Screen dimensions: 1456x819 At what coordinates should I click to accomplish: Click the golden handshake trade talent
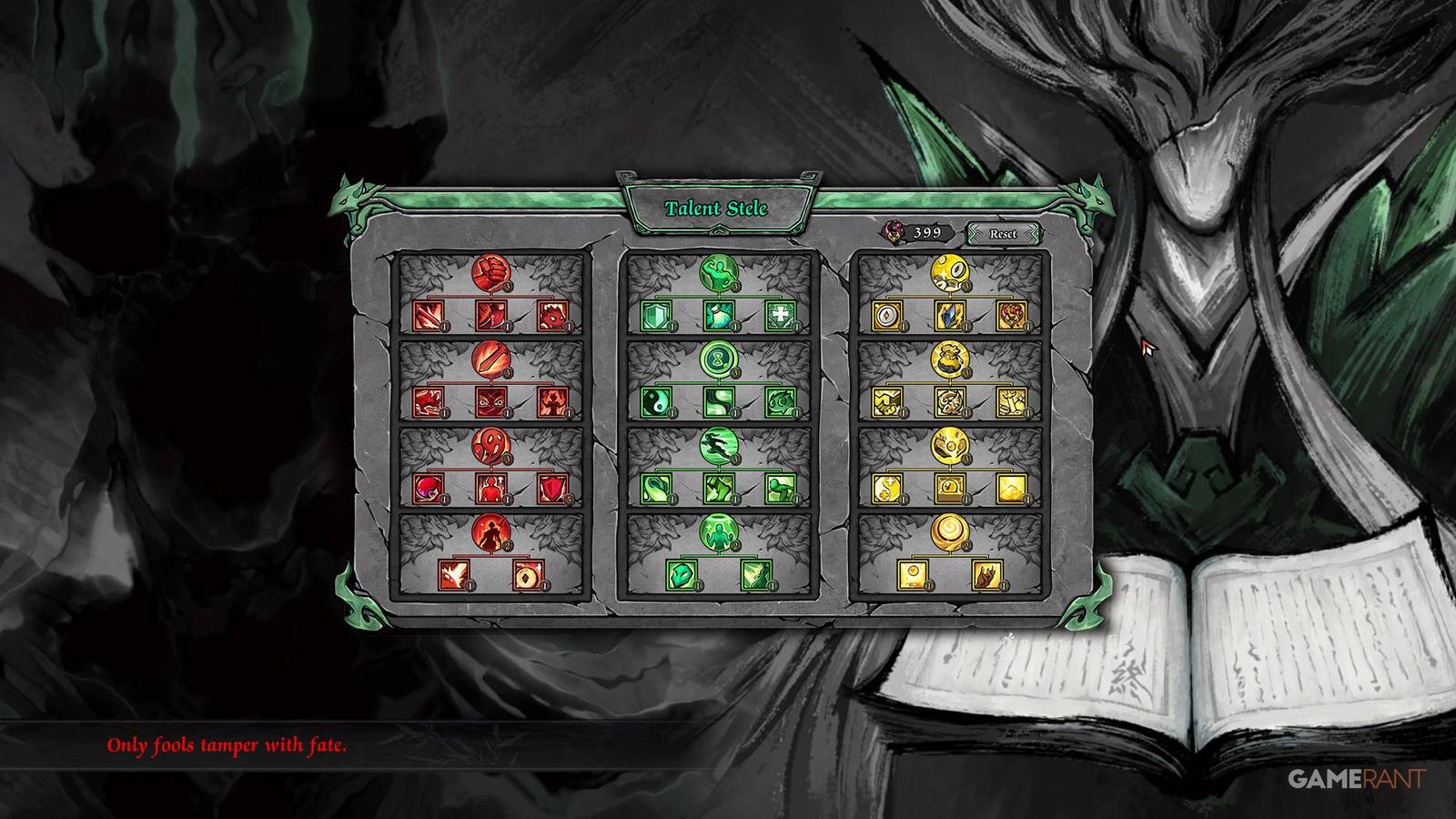[885, 401]
